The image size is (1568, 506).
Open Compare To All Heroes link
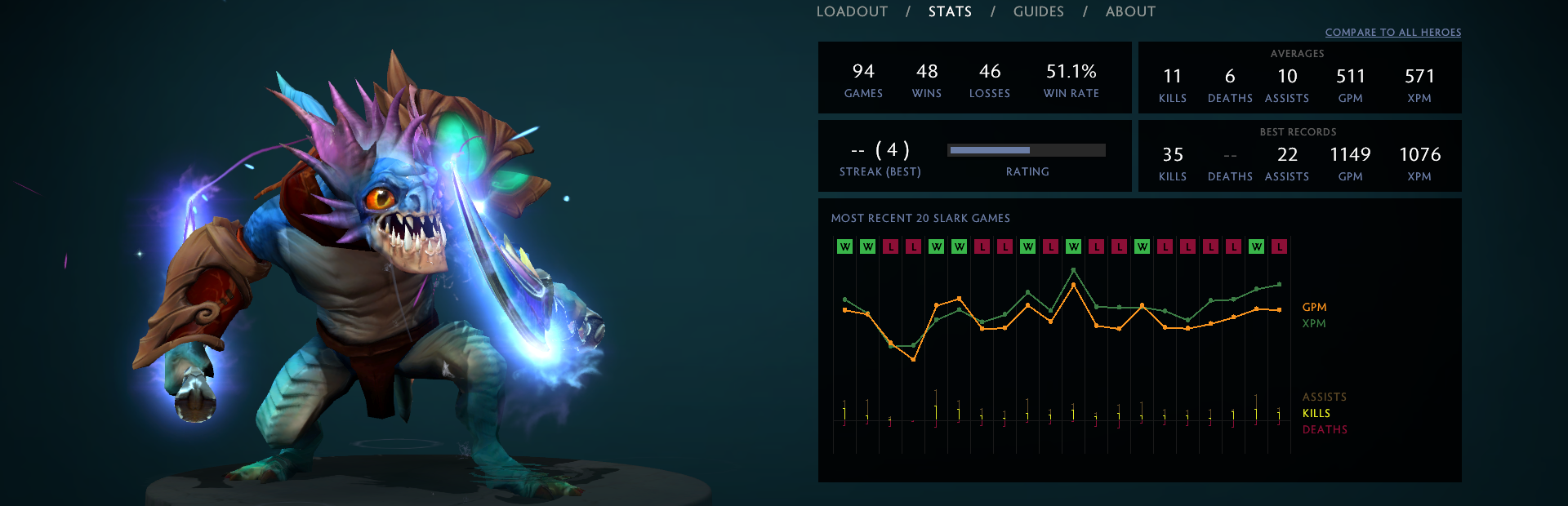(x=1392, y=33)
